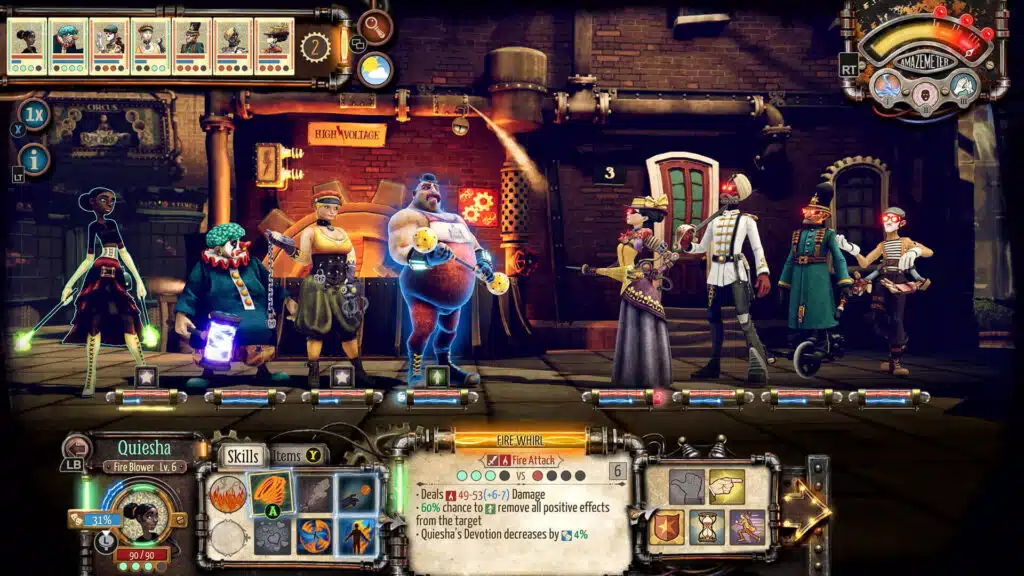
Task: Show battle info with the i button
Action: pos(34,158)
